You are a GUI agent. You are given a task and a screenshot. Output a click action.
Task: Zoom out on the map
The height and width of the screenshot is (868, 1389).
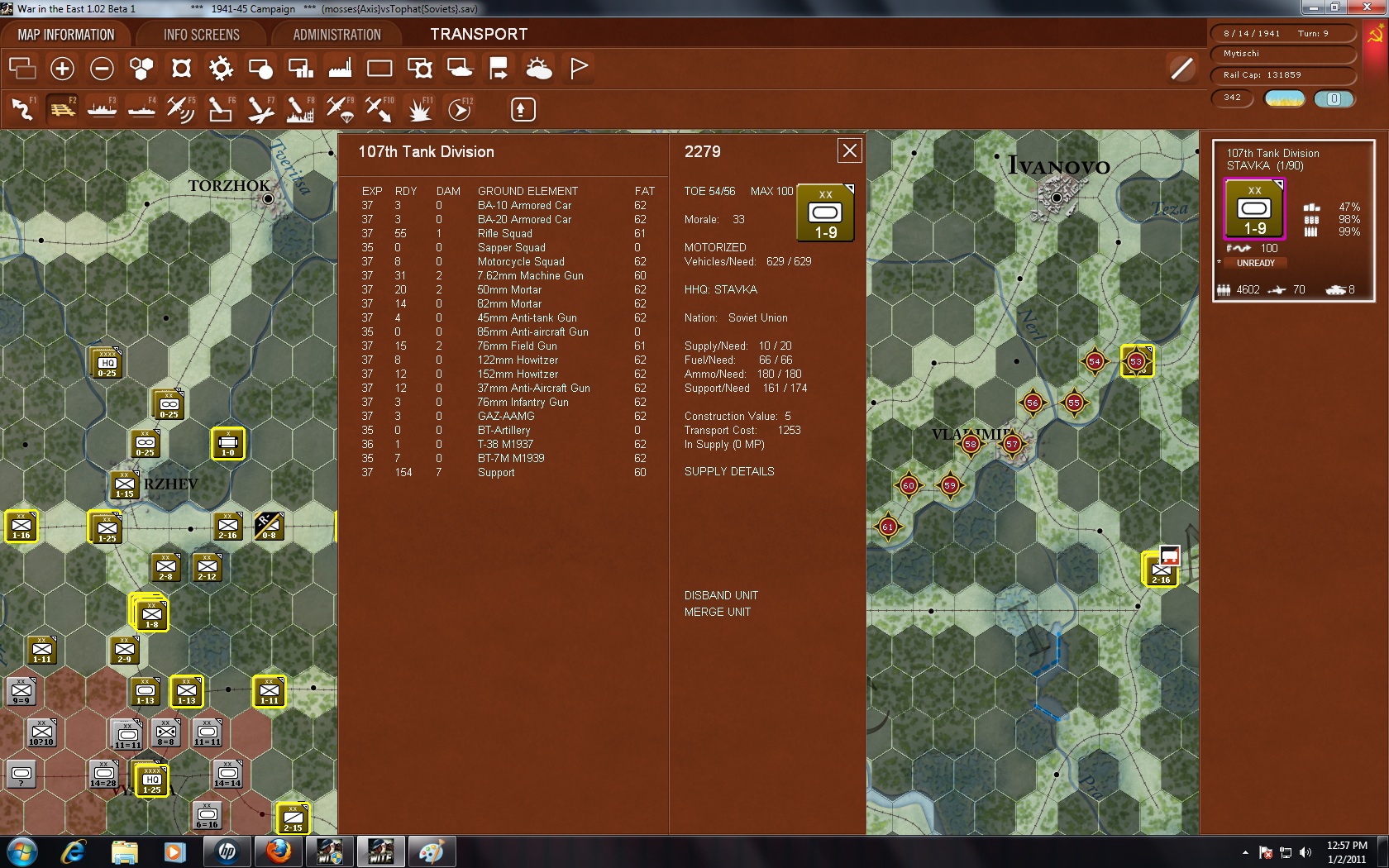(x=102, y=68)
